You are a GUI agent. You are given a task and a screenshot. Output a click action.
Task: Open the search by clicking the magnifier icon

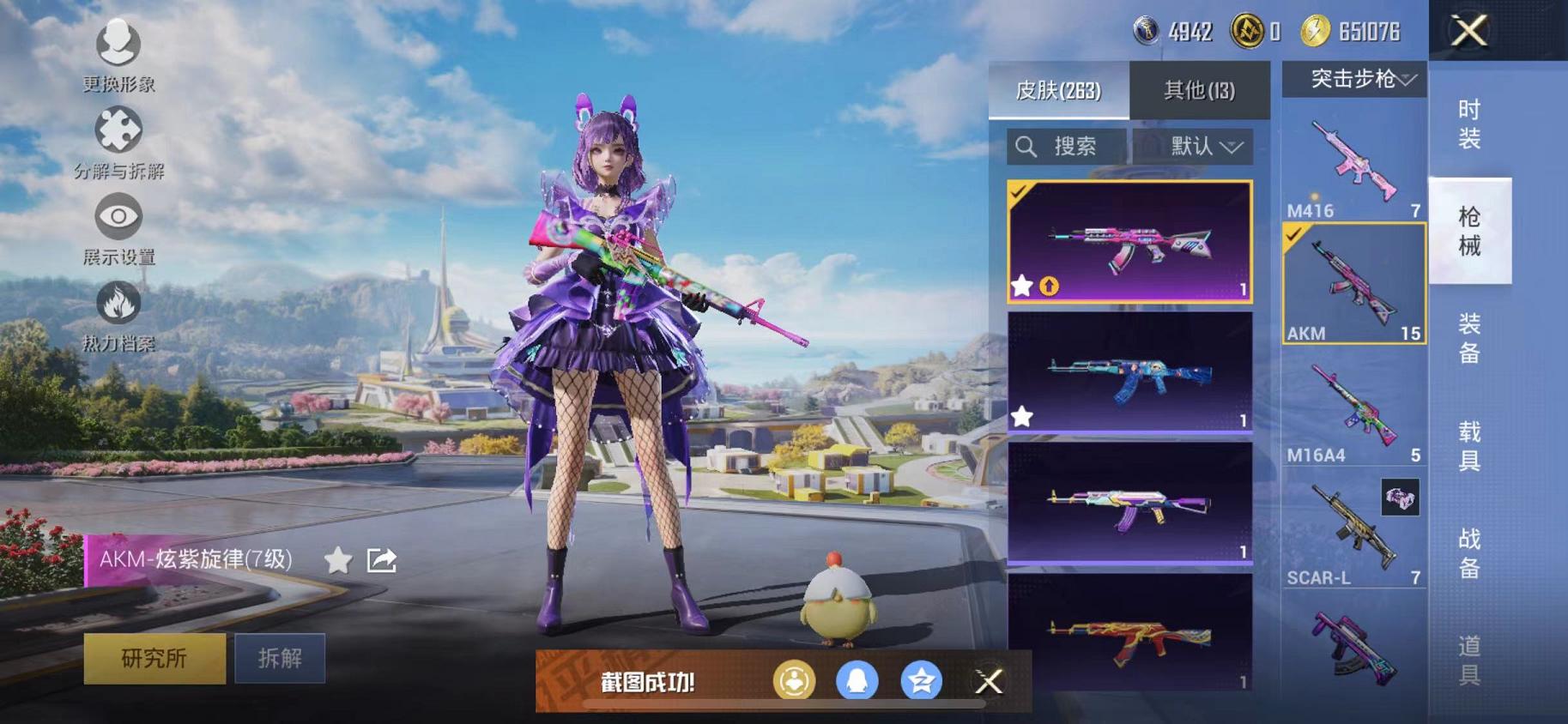coord(1026,146)
